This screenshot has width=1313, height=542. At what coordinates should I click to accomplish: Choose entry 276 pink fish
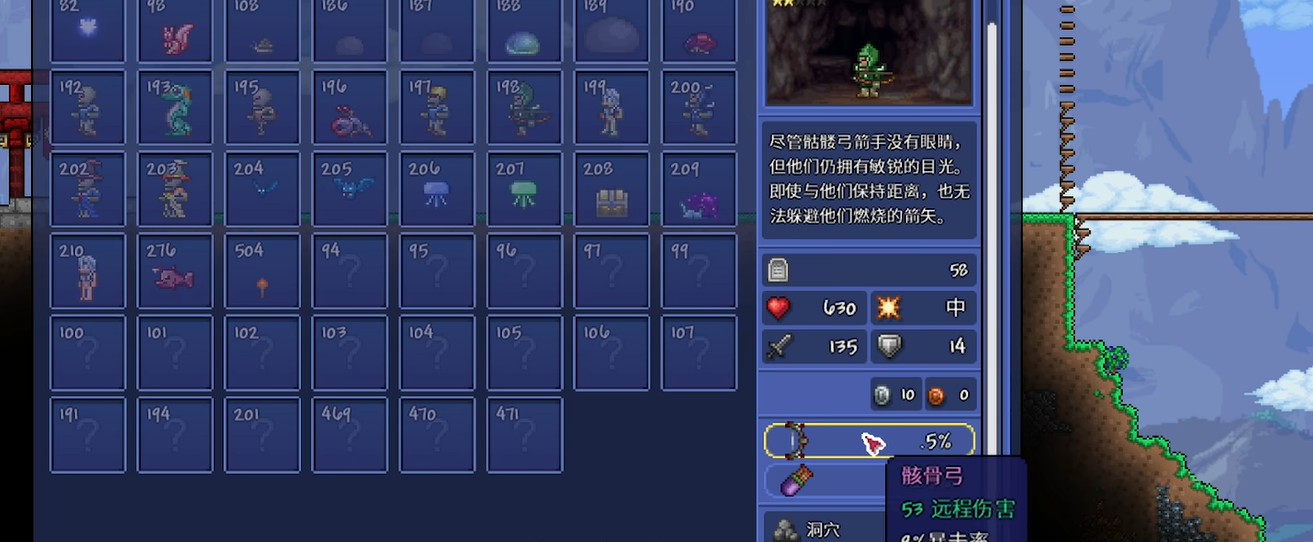click(175, 271)
